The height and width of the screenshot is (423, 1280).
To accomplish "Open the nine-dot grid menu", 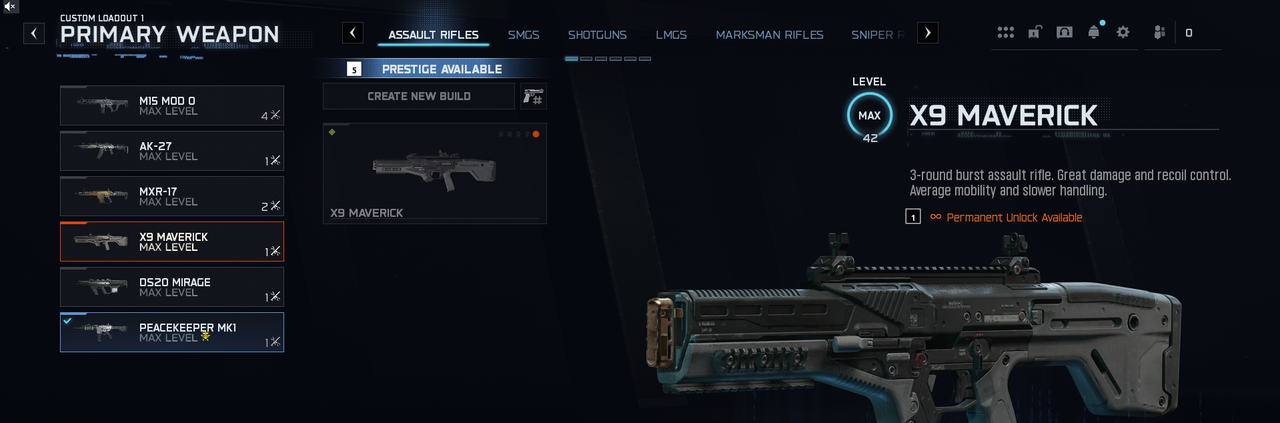I will [x=1005, y=32].
